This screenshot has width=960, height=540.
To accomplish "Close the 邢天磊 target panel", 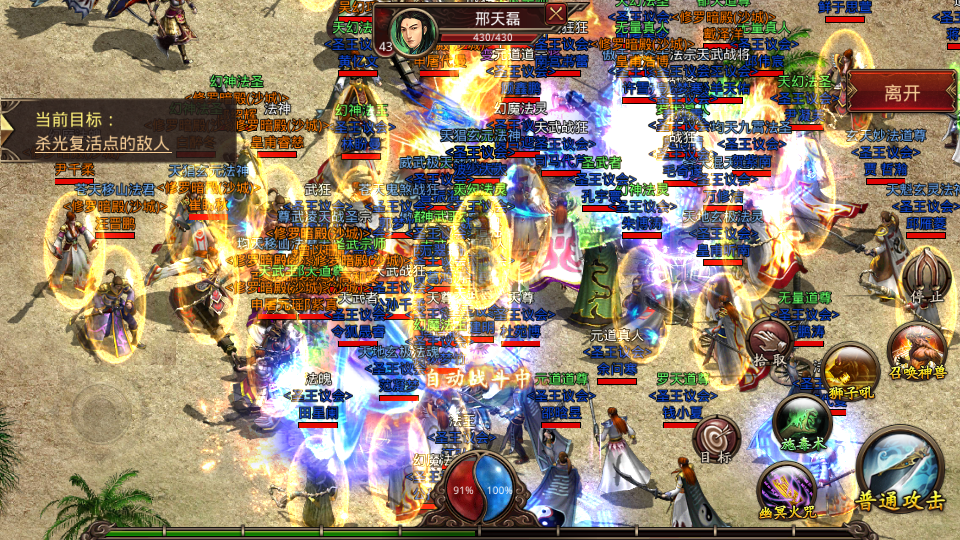I will [x=557, y=14].
